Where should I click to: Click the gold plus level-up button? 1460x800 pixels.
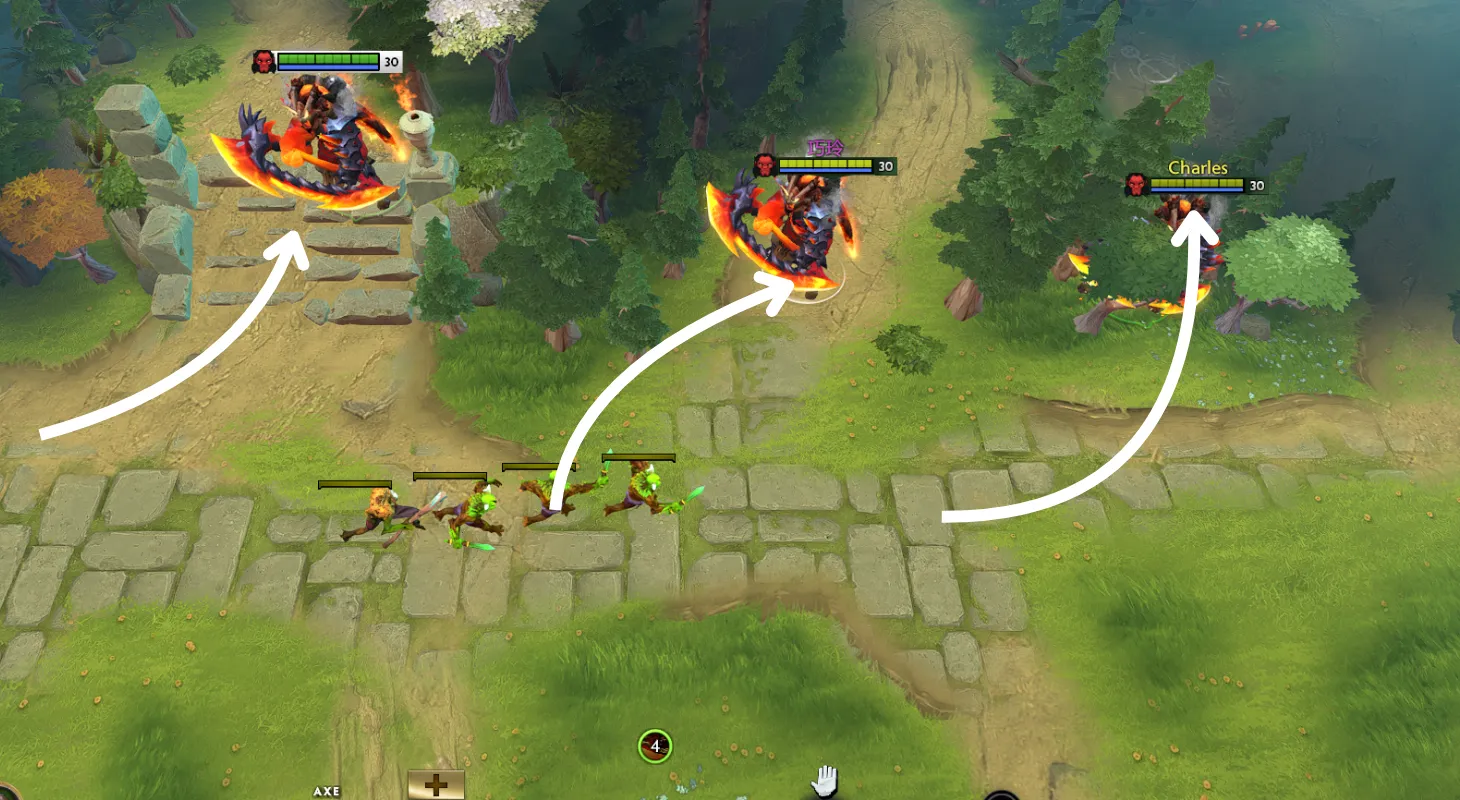point(436,785)
